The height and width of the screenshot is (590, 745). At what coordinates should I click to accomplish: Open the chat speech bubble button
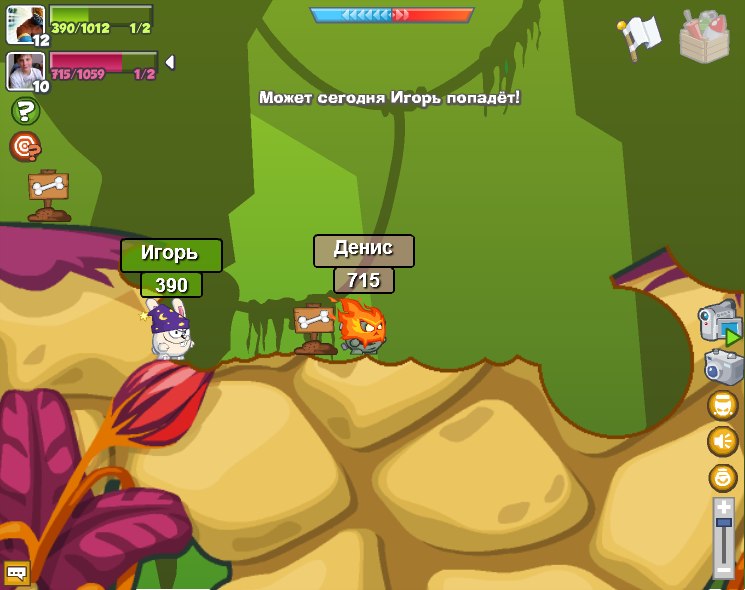[x=17, y=573]
